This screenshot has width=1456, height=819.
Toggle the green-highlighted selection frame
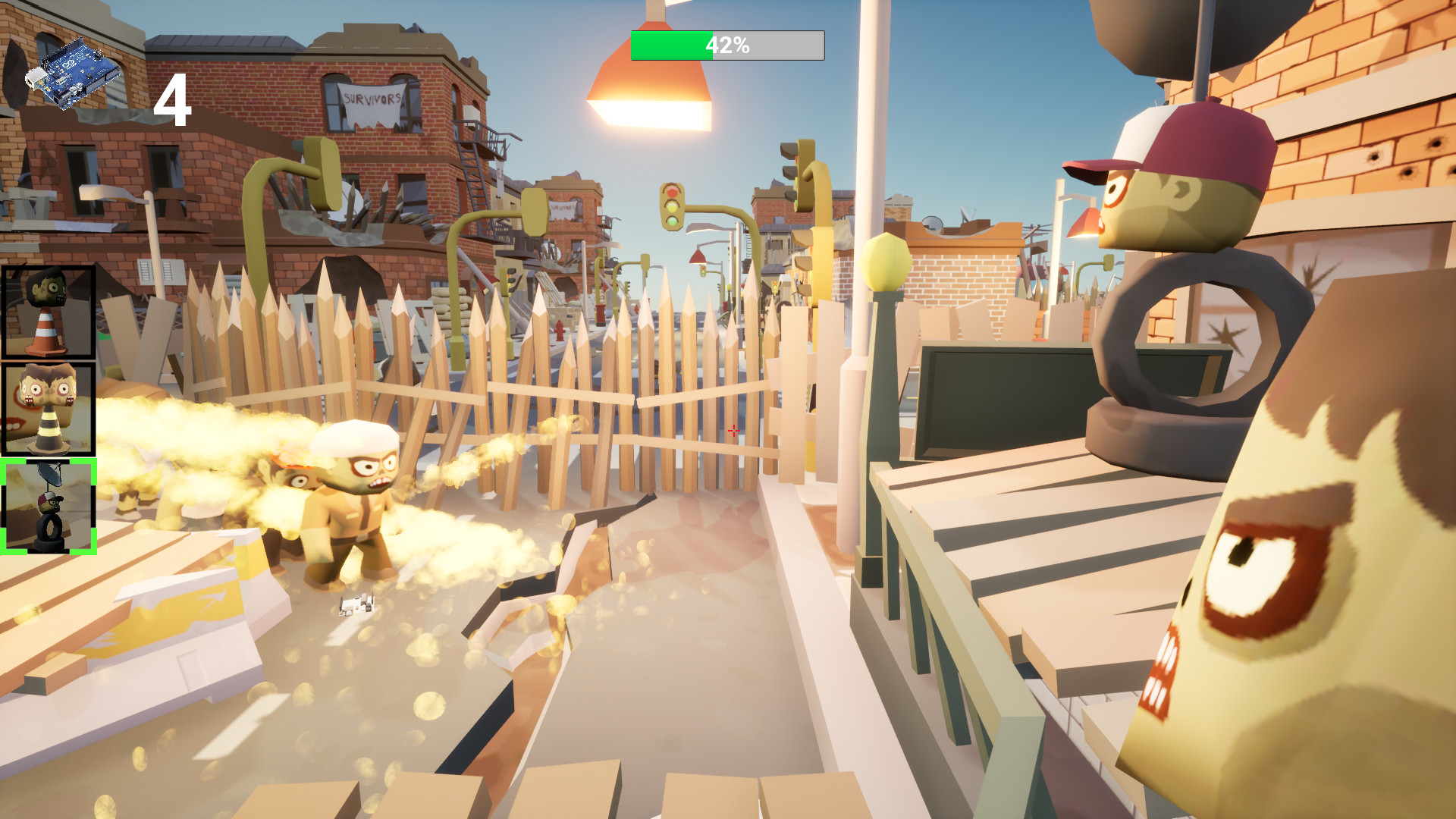(x=49, y=507)
